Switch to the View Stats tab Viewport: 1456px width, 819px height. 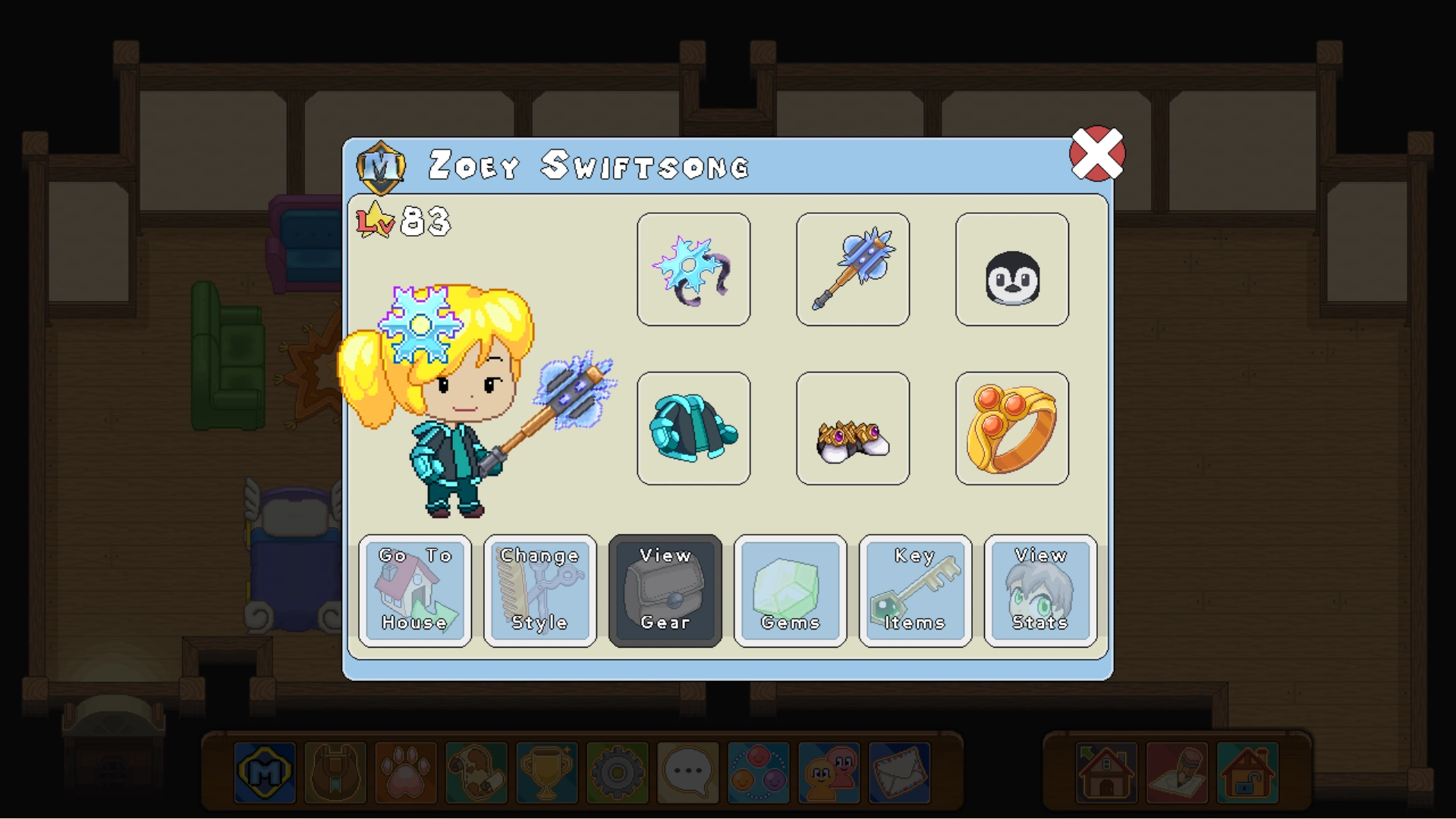pyautogui.click(x=1039, y=591)
